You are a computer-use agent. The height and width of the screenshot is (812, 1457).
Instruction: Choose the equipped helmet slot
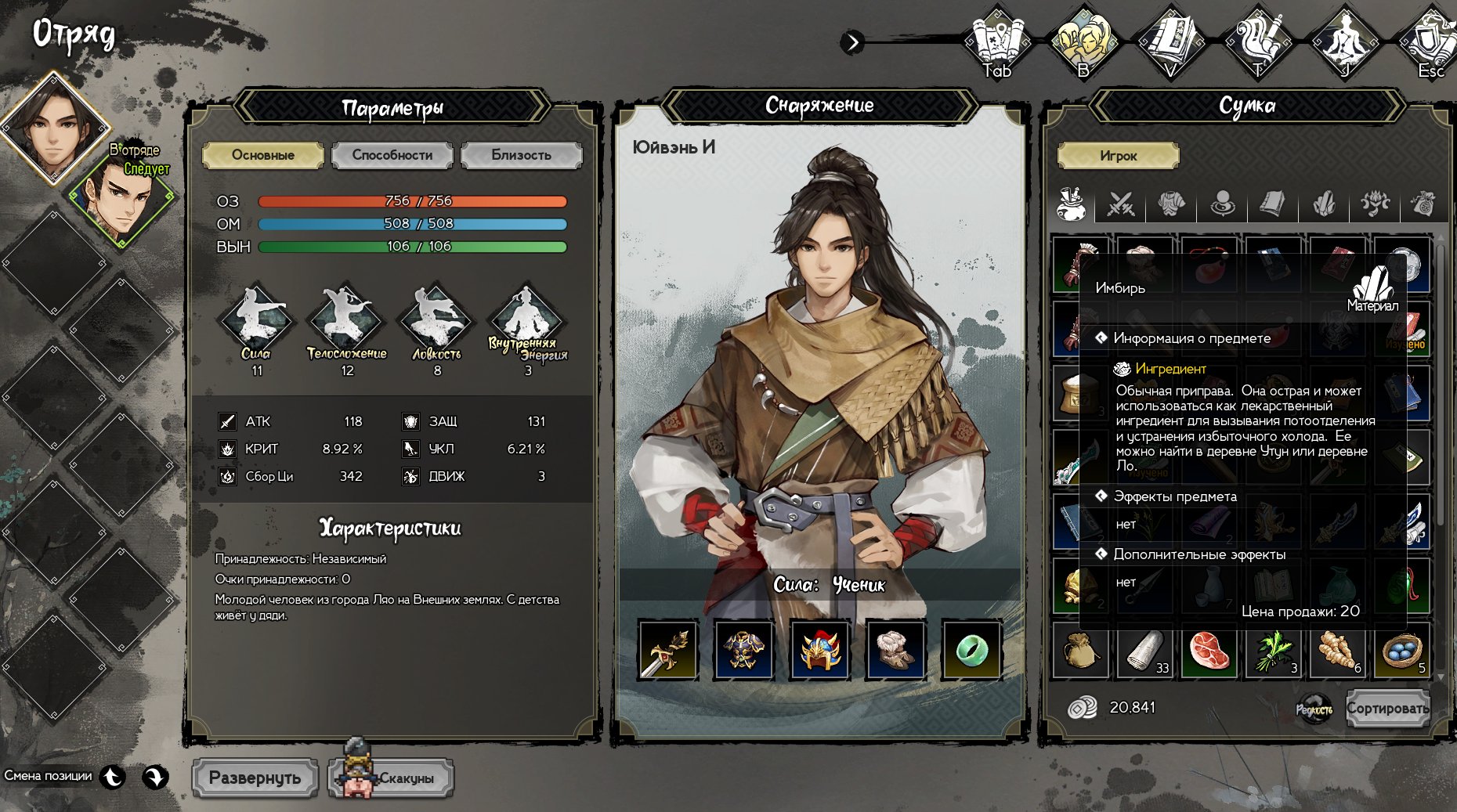(x=819, y=650)
